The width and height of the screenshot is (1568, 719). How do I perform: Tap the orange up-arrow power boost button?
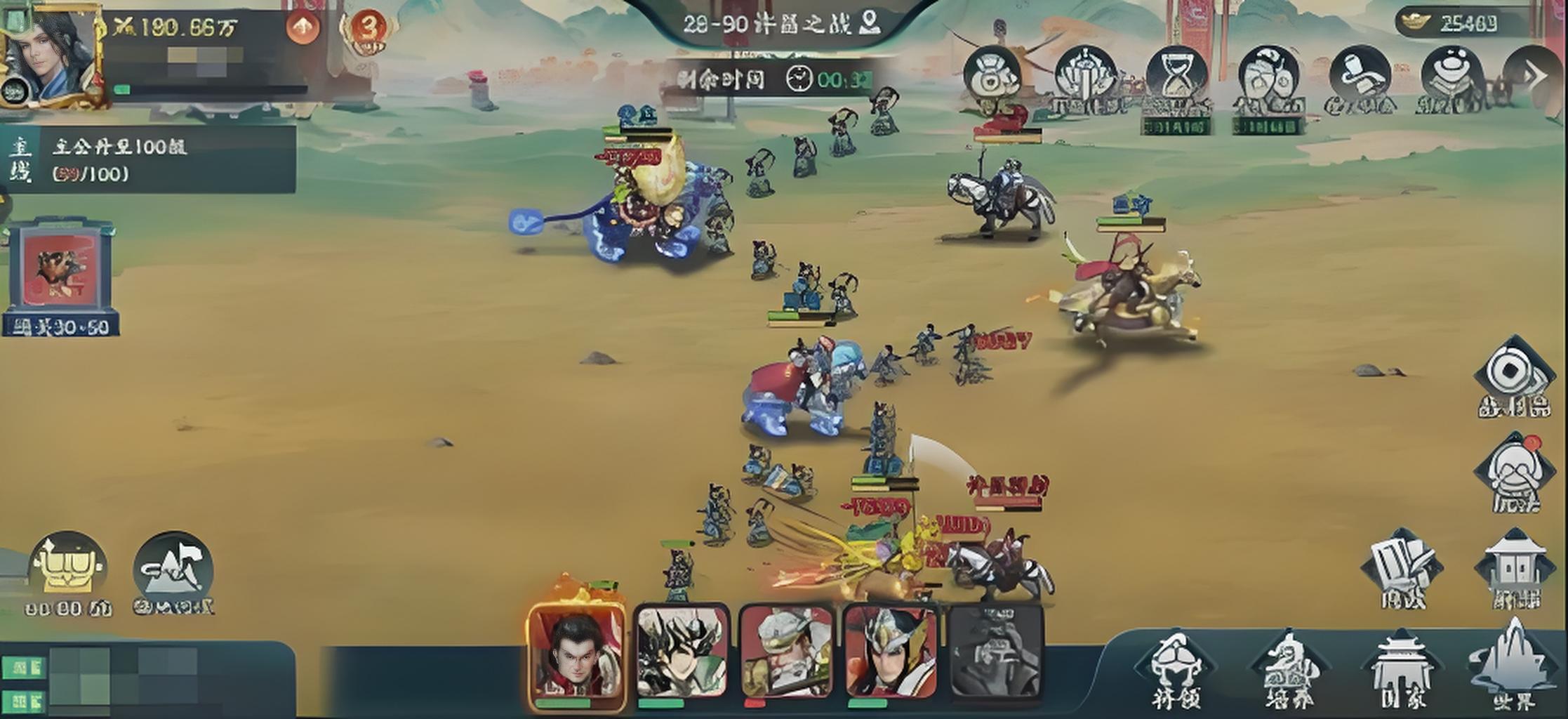point(303,28)
